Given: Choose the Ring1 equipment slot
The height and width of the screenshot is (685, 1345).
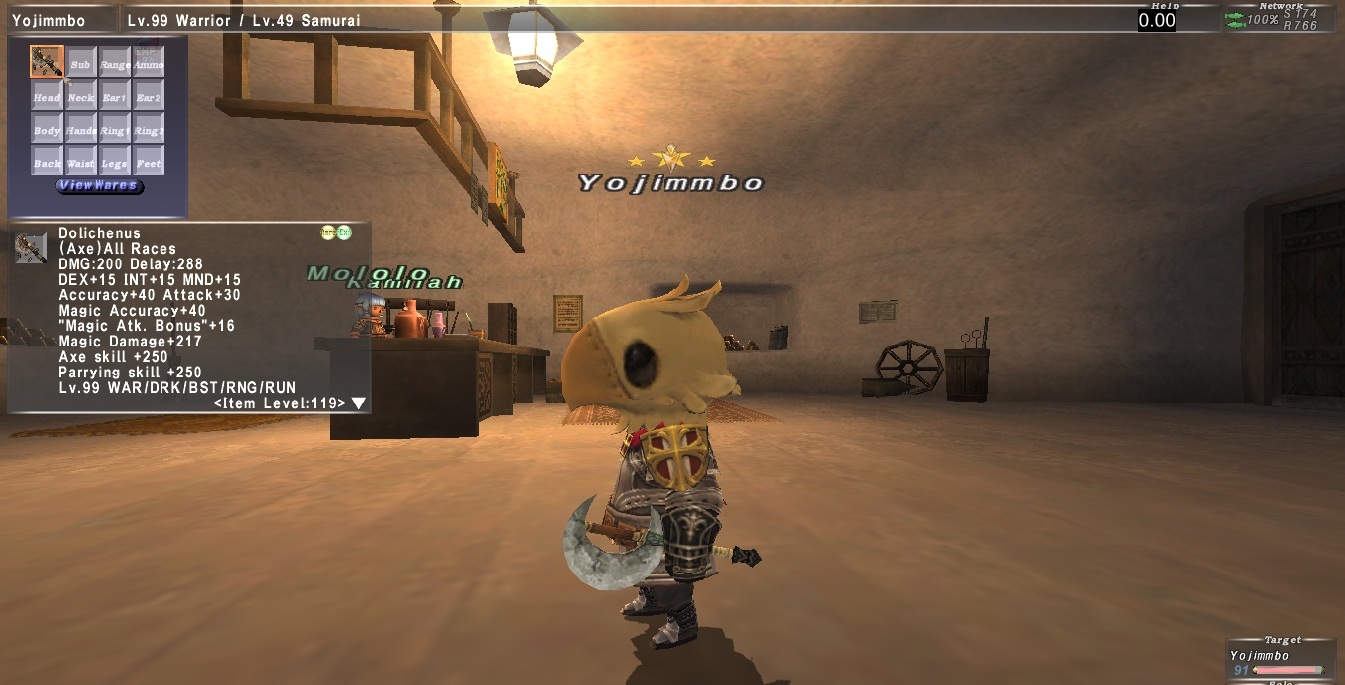Looking at the screenshot, I should click(115, 128).
